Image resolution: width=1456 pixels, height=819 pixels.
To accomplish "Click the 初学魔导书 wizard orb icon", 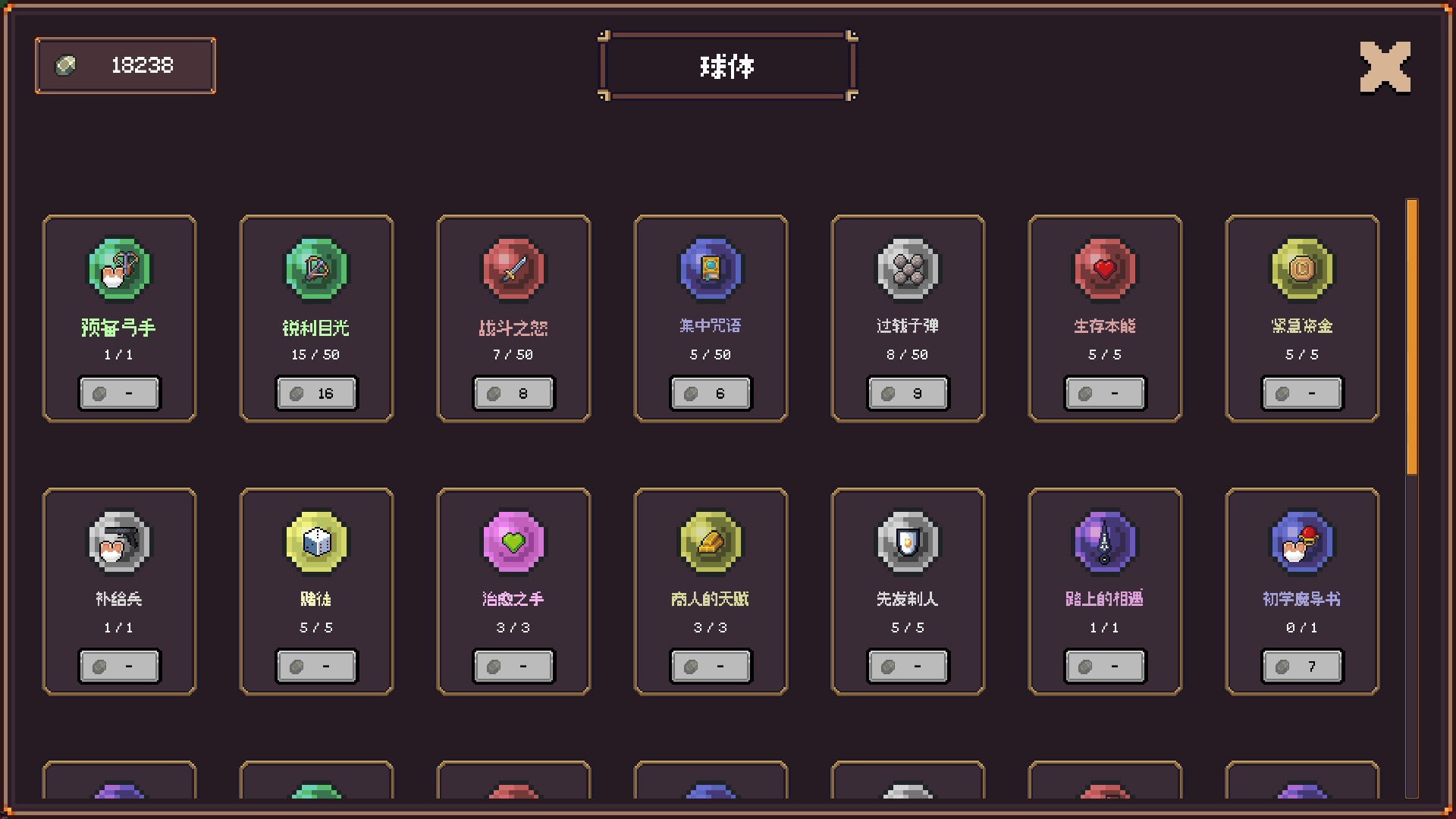I will 1302,541.
